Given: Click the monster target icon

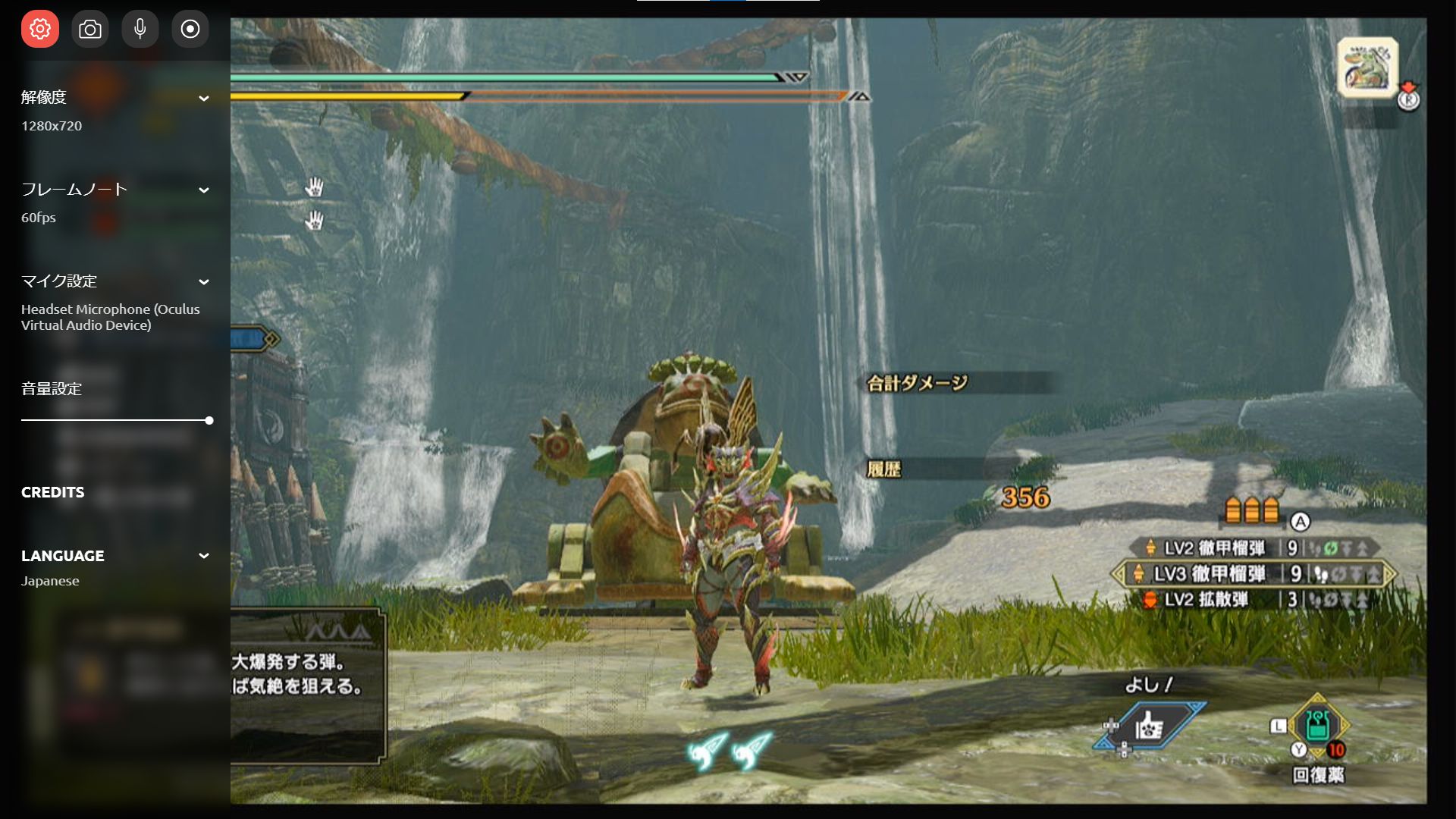Looking at the screenshot, I should (x=1368, y=67).
